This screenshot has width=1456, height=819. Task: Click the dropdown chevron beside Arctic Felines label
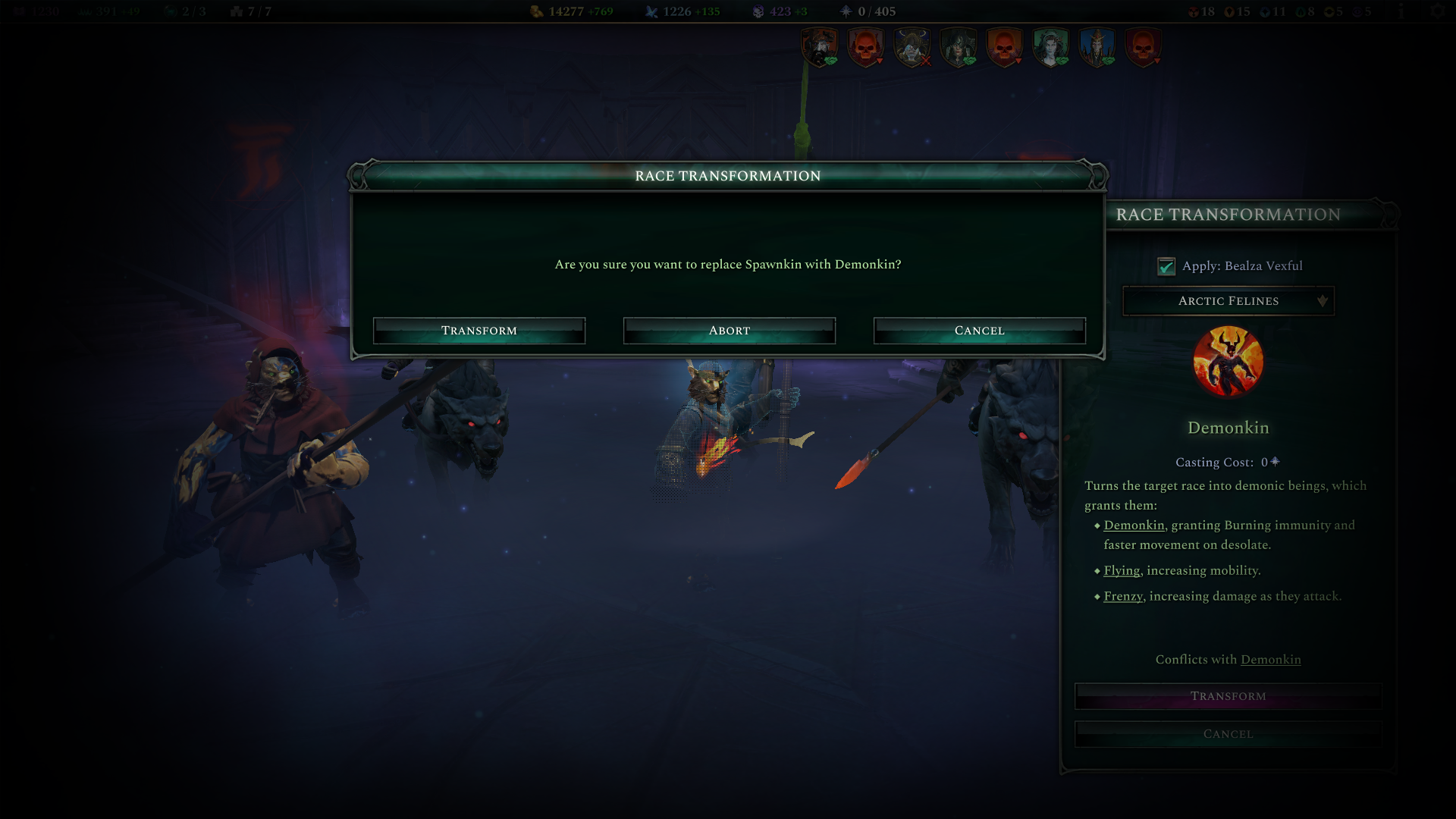[x=1323, y=301]
